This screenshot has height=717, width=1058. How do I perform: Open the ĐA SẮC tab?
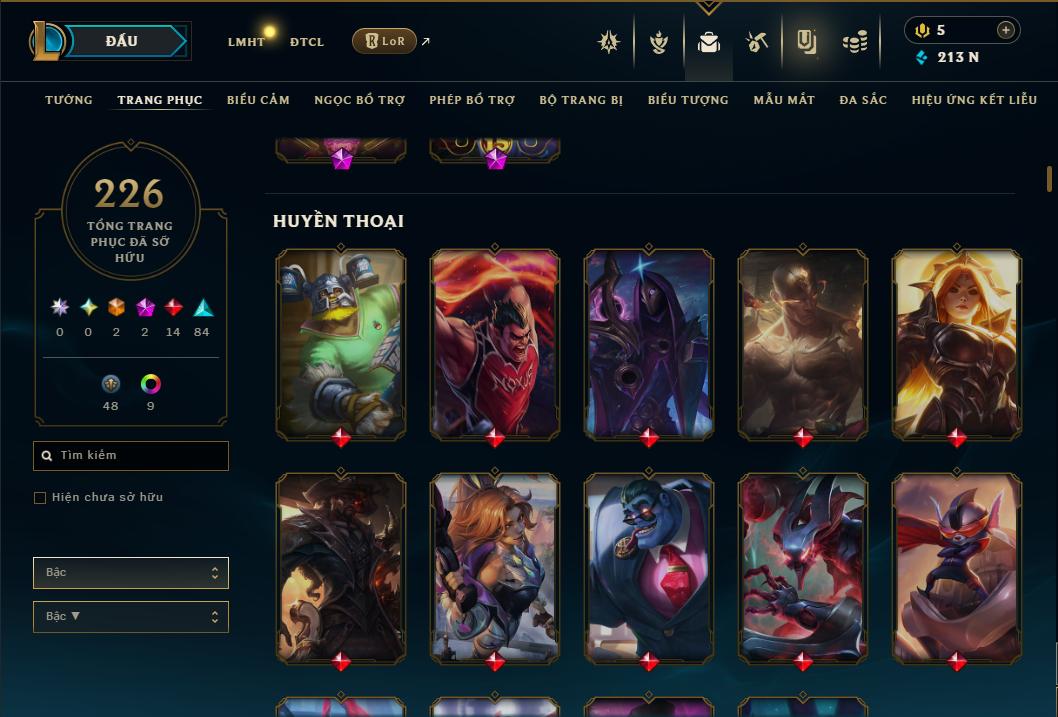[863, 100]
